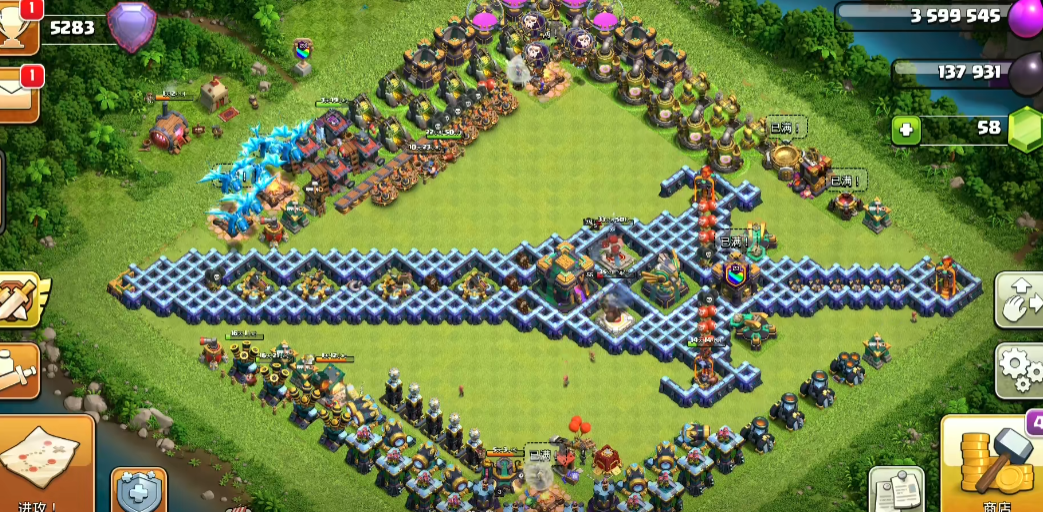Open the pinned notes icon
Viewport: 1043px width, 512px height.
pos(894,490)
